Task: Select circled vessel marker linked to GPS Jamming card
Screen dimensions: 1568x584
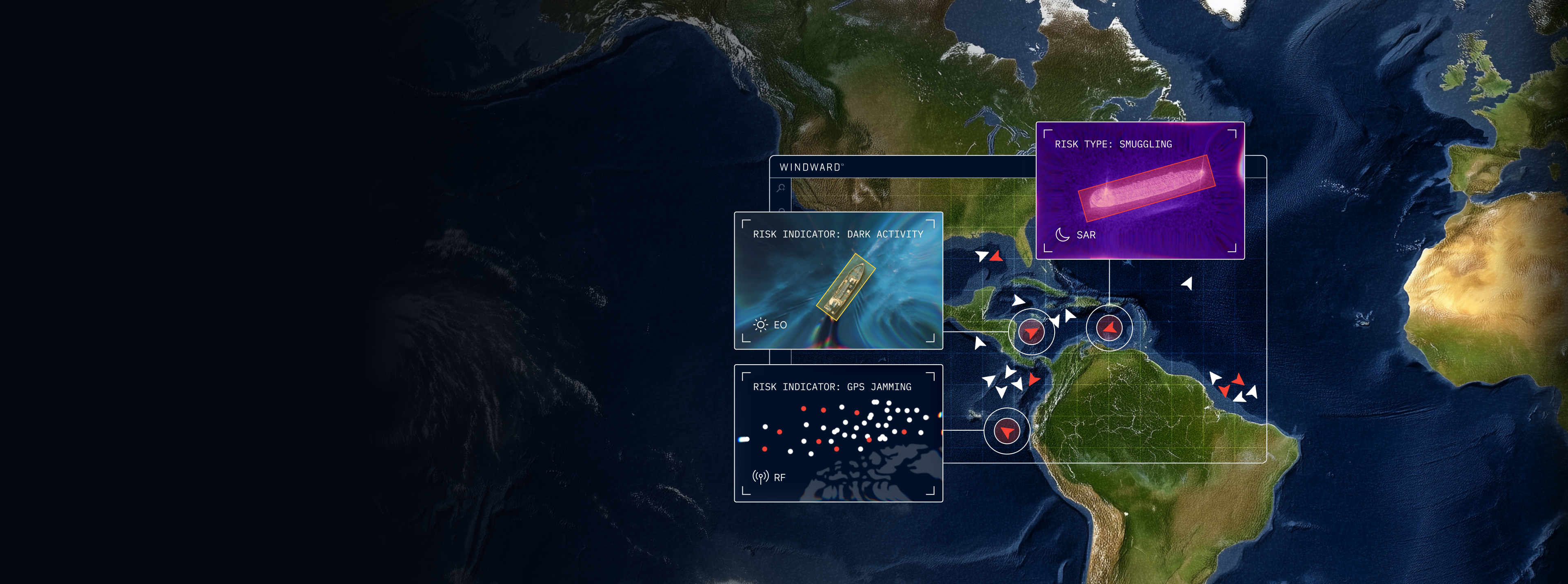Action: [1007, 431]
